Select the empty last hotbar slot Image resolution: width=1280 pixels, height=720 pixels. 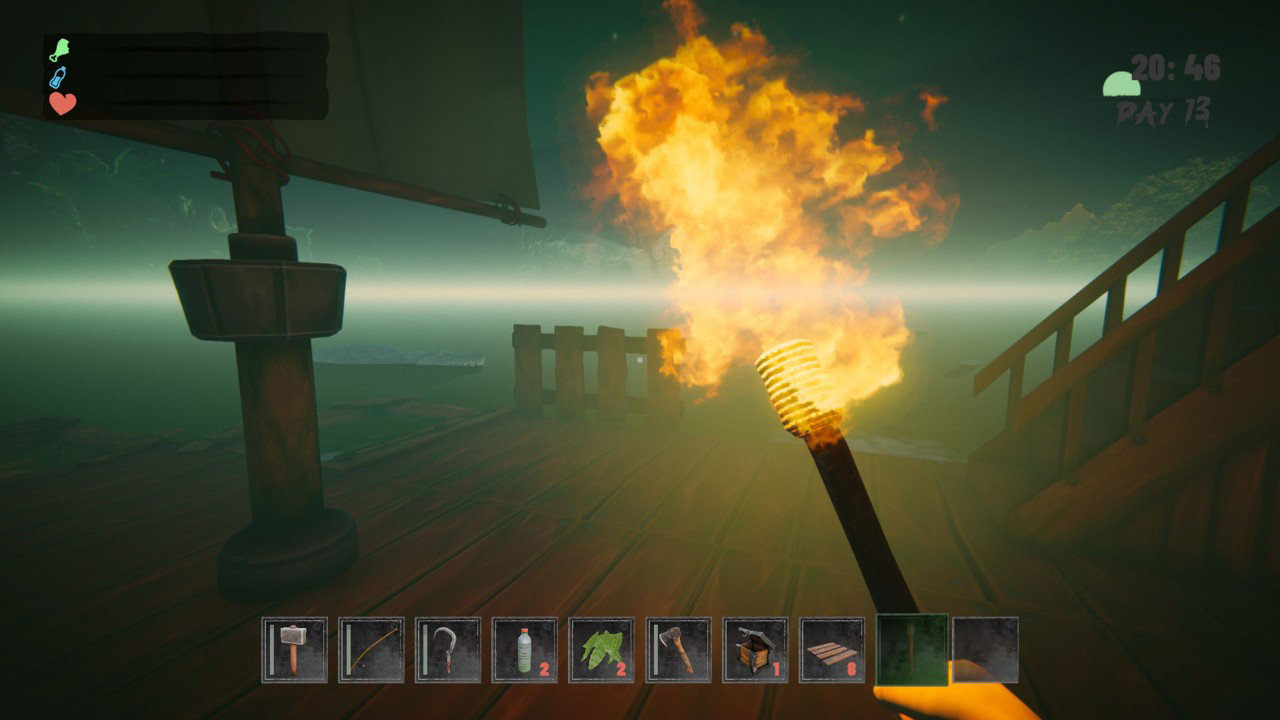coord(985,650)
